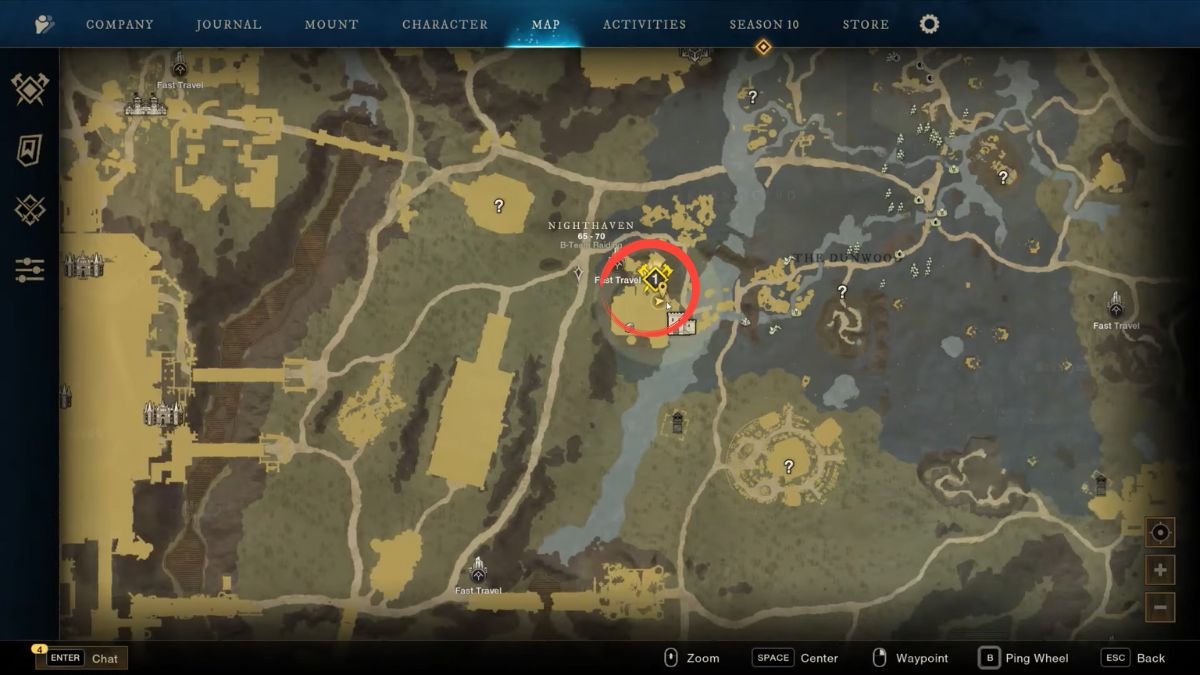1200x675 pixels.
Task: Select the yellow quest marker numbered 1
Action: (655, 277)
